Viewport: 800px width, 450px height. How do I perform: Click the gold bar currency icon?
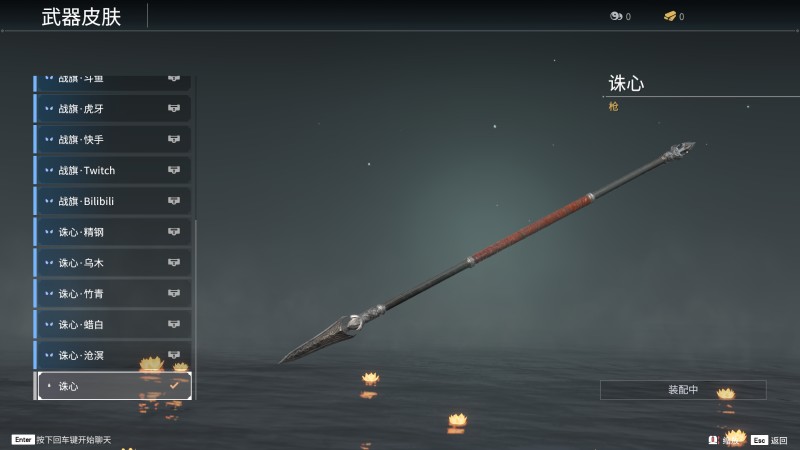[669, 16]
